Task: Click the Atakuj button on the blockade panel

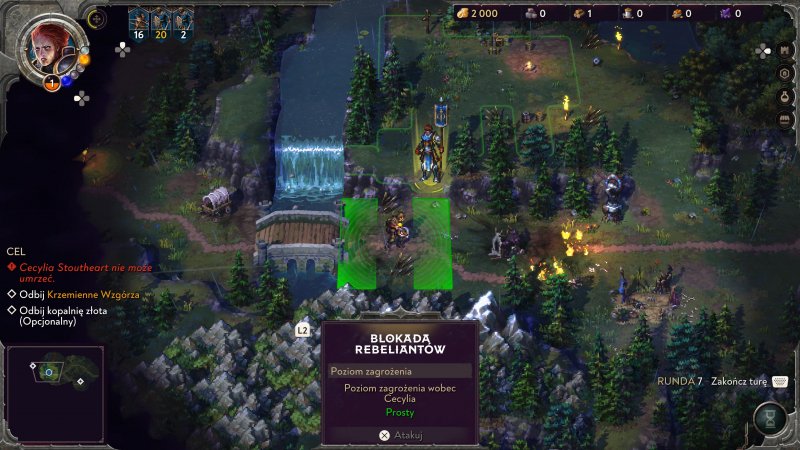Action: (x=399, y=435)
